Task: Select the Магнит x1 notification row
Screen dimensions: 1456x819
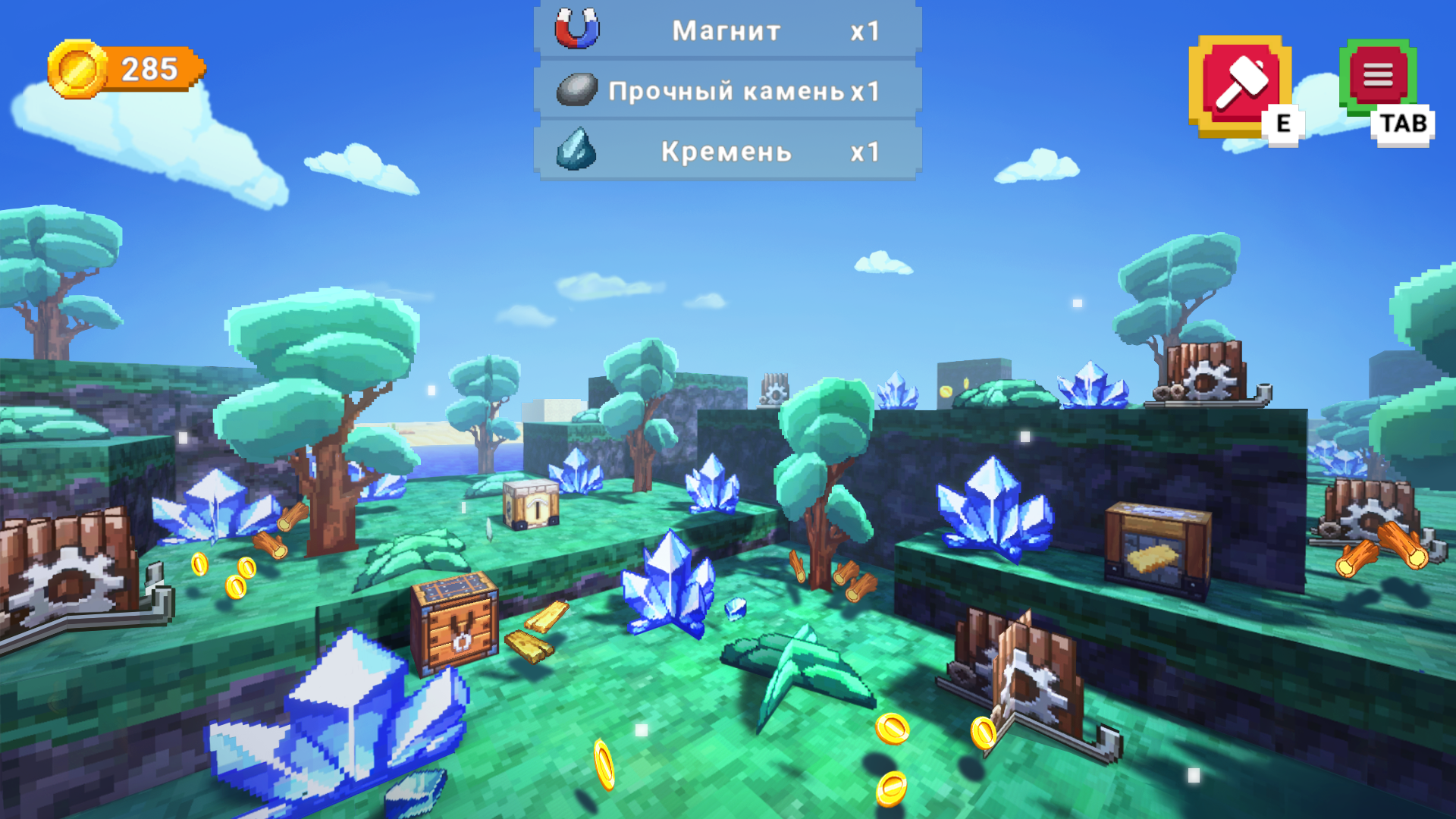Action: tap(724, 30)
